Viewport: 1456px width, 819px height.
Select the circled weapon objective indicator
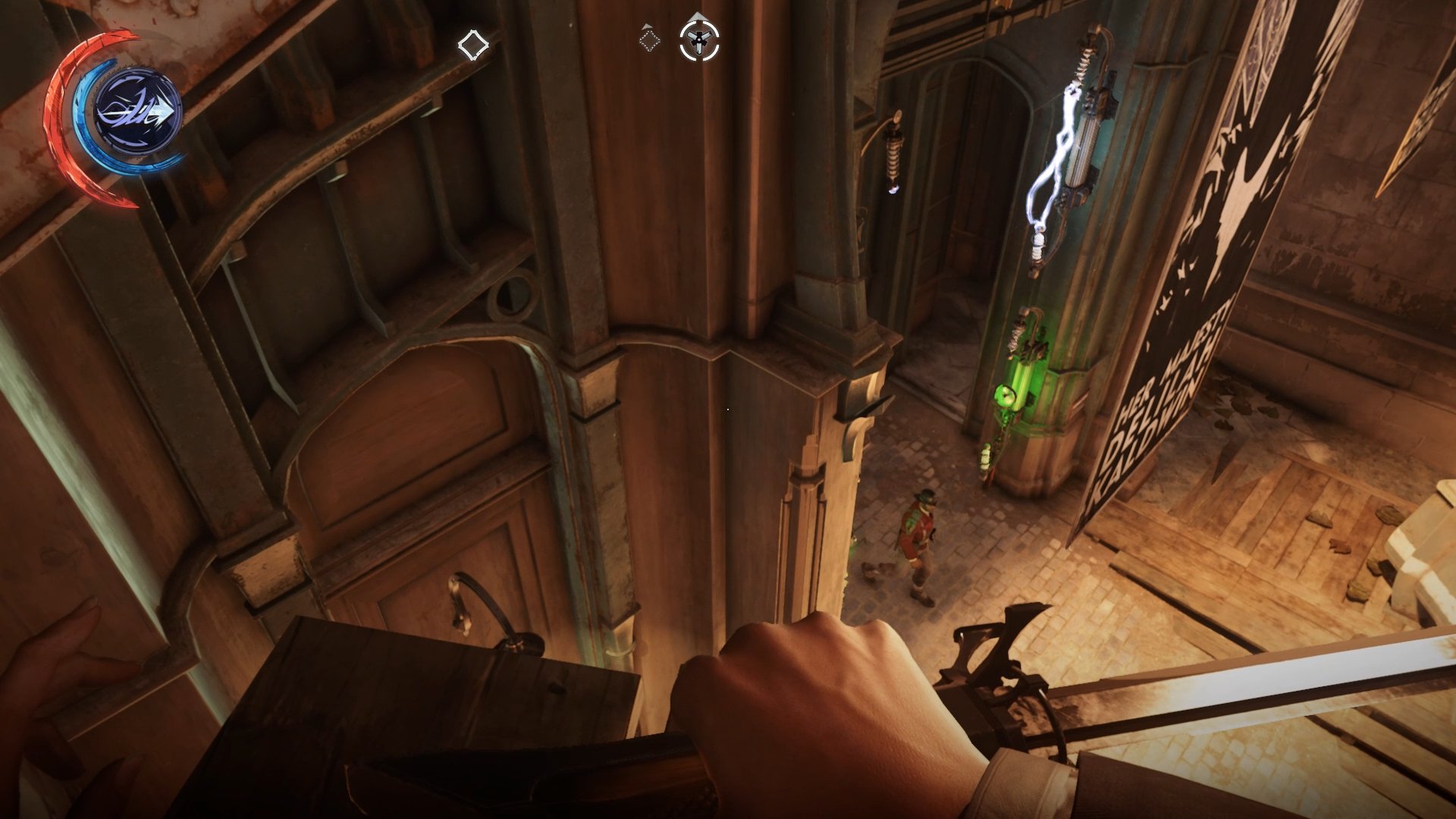[699, 39]
